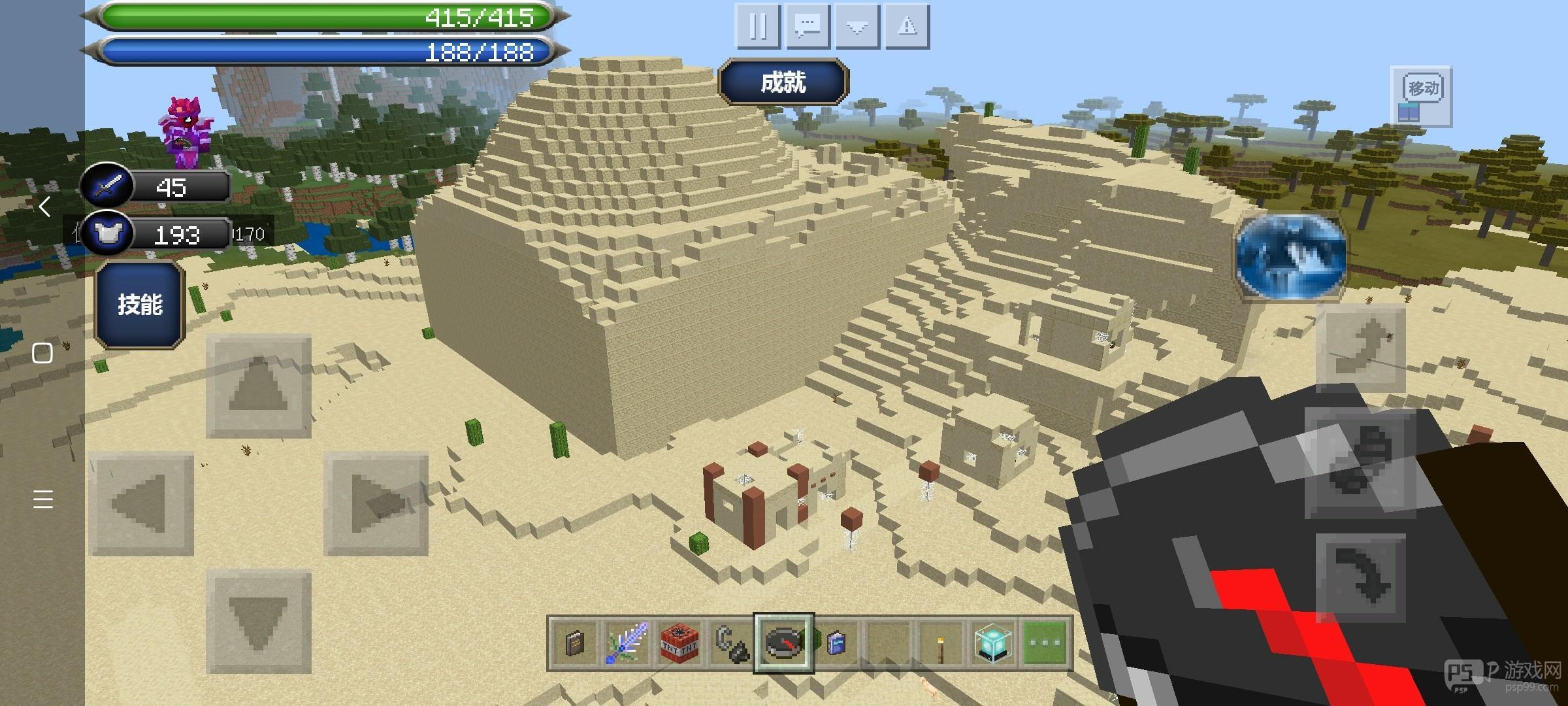Tap the down-arrow dropdown button

[857, 27]
